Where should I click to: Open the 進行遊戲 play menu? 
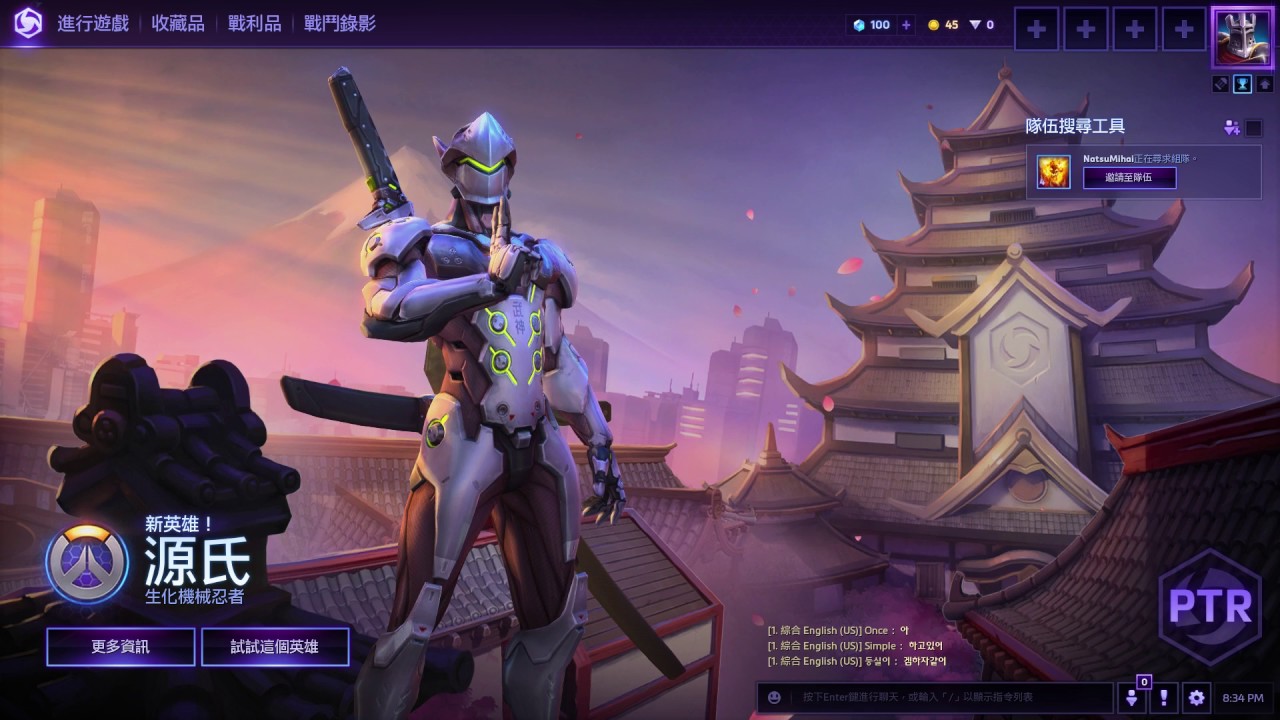(93, 23)
